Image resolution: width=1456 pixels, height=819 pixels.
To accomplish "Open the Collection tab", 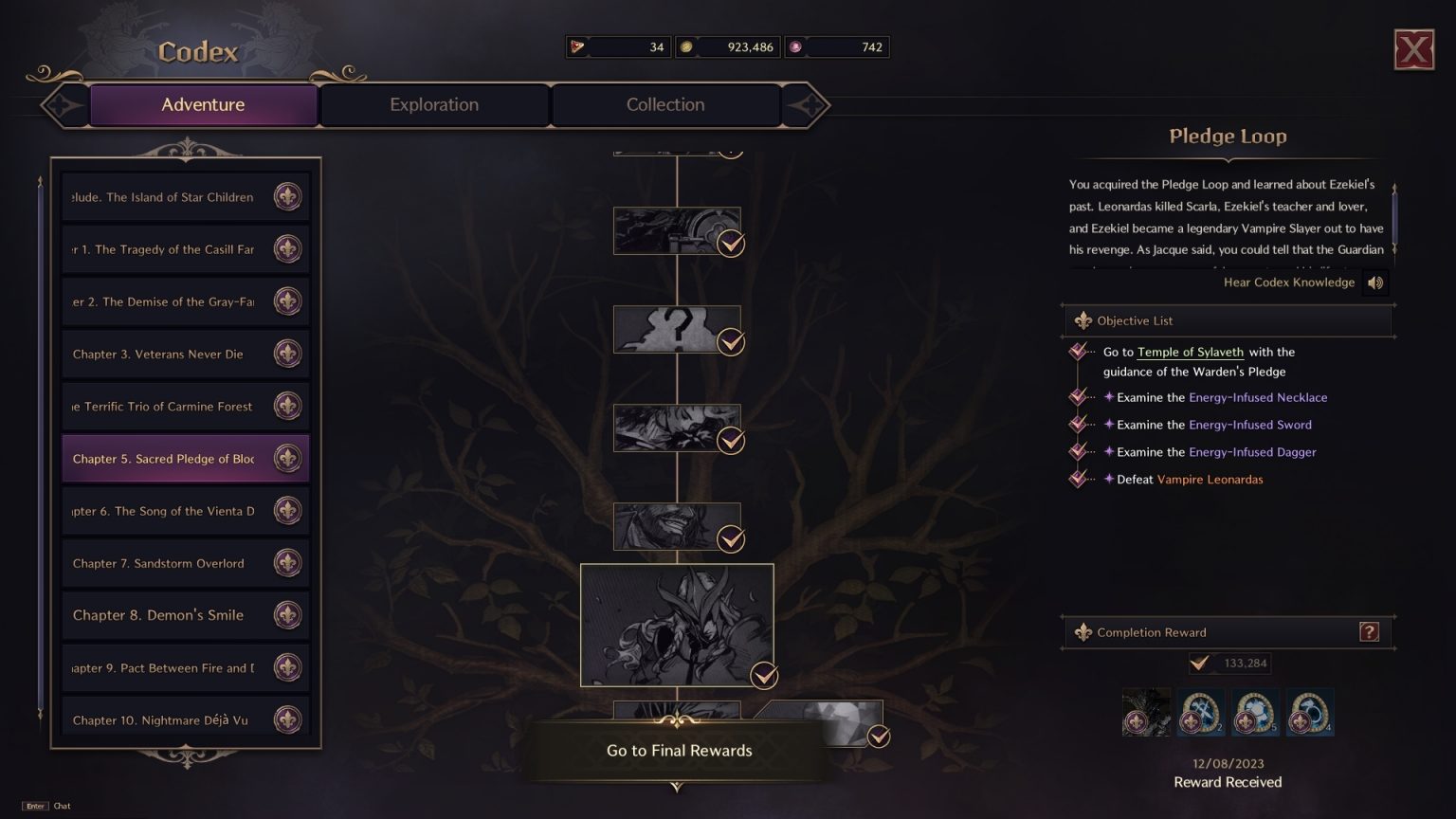I will (x=664, y=104).
